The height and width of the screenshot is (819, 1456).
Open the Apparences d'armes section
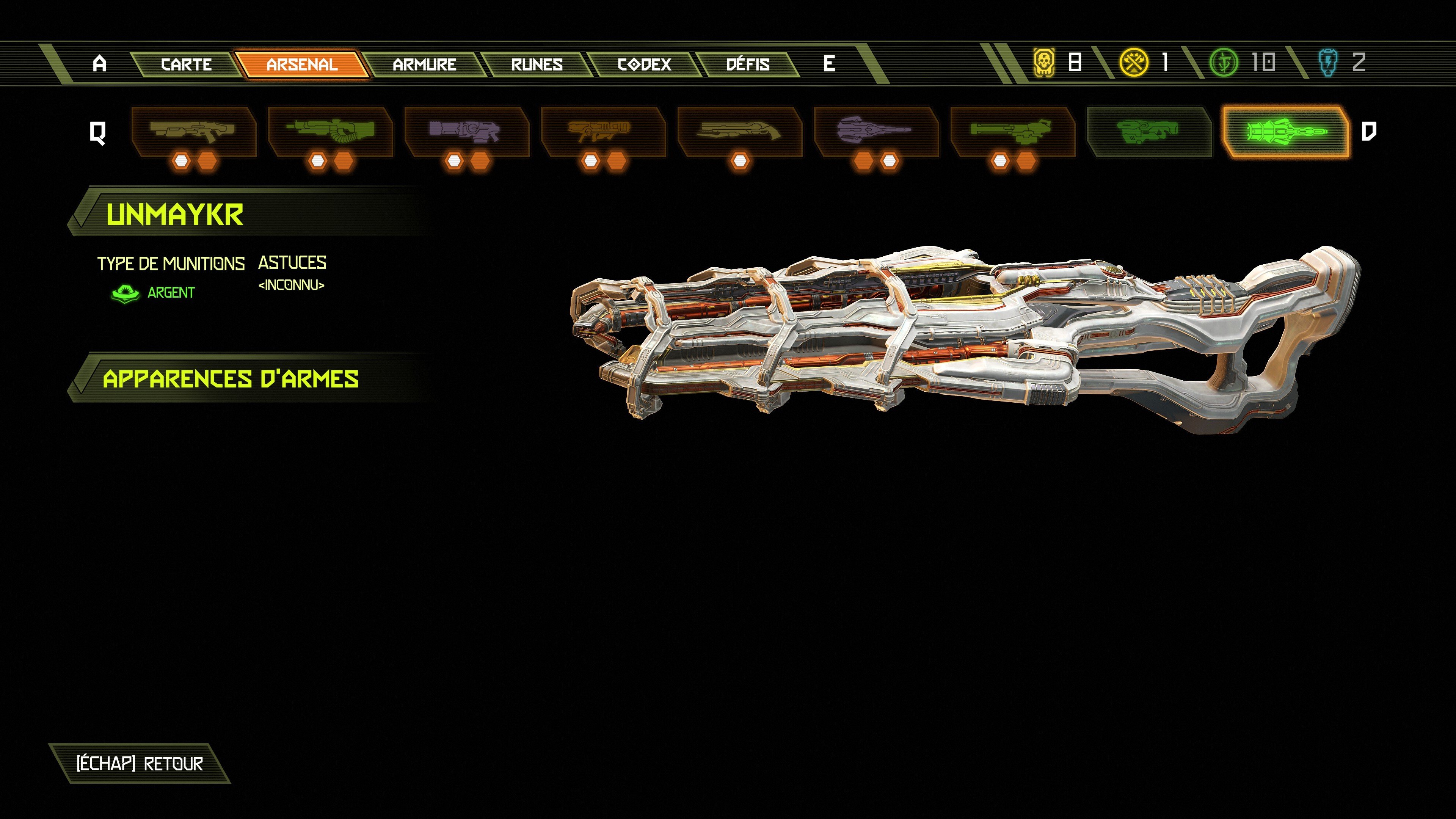[x=231, y=379]
